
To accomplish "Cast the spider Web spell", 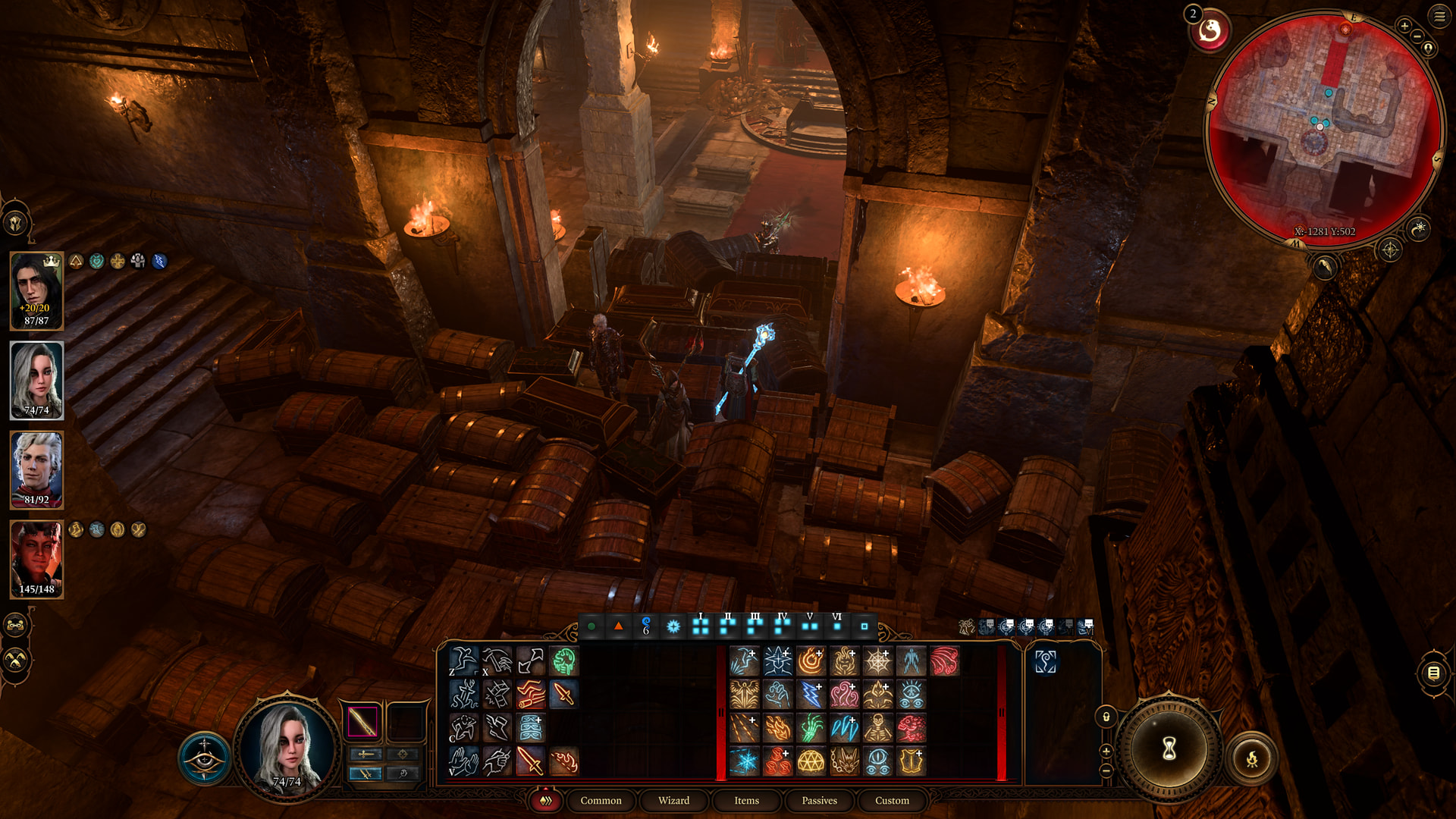I will click(877, 661).
